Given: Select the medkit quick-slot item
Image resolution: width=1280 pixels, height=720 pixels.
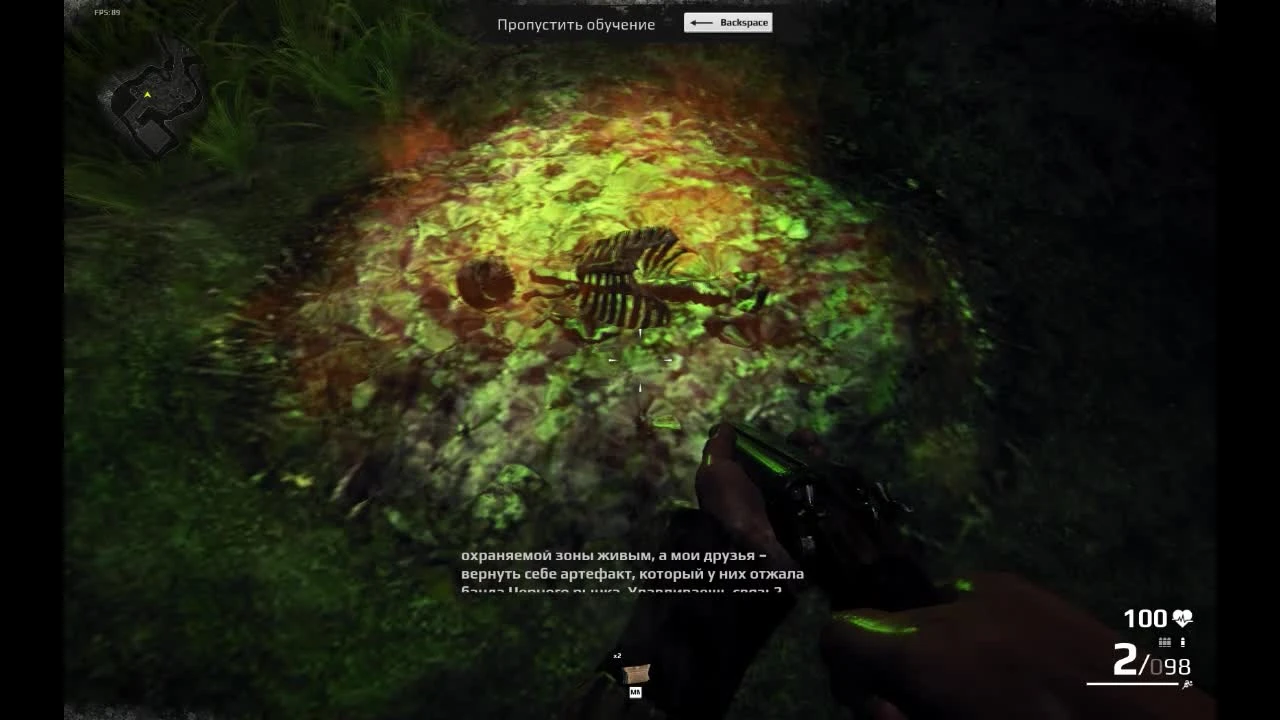Looking at the screenshot, I should [638, 673].
